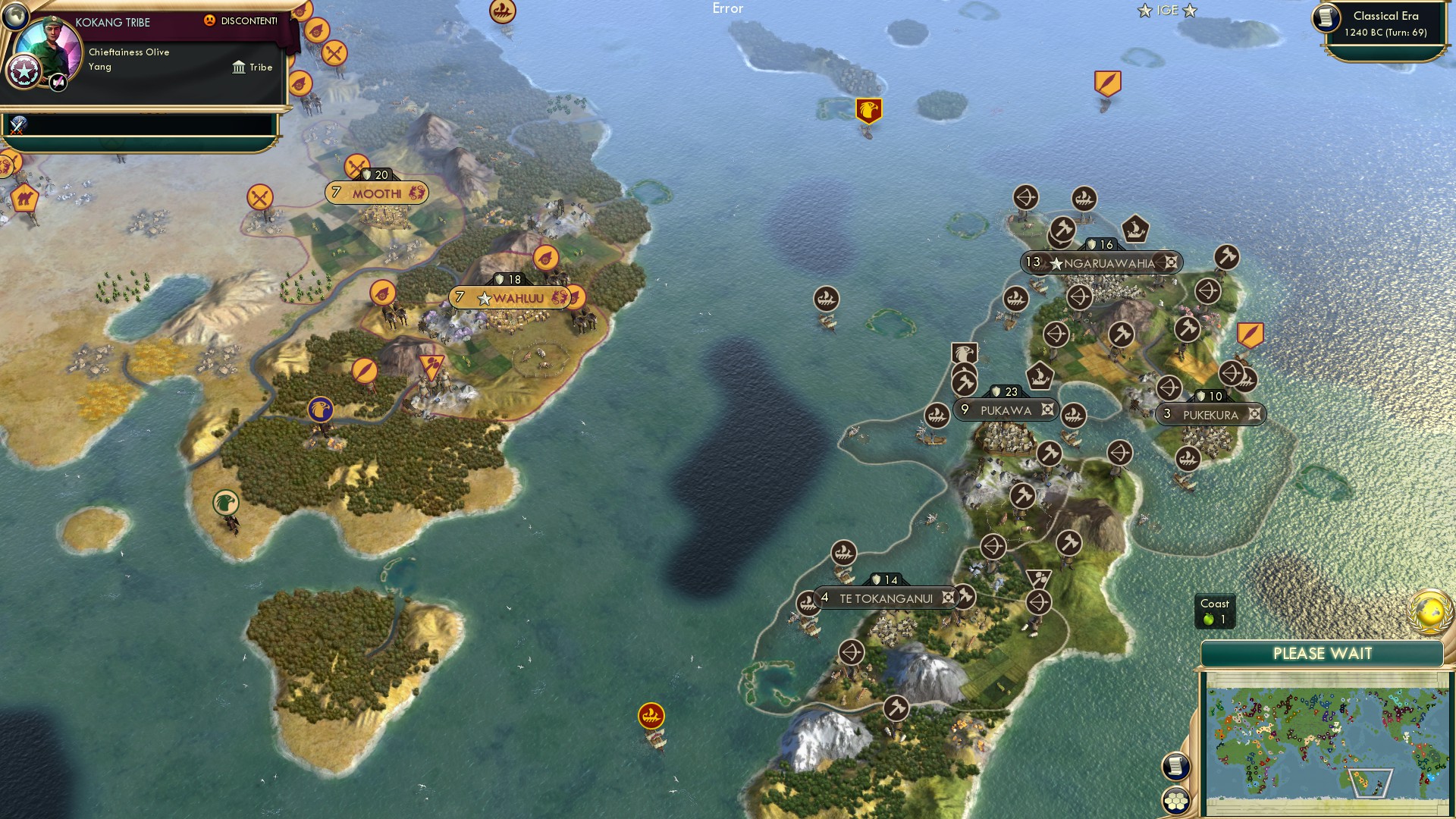Click Pukawa's citizen focus icon on its banner

pos(1047,409)
